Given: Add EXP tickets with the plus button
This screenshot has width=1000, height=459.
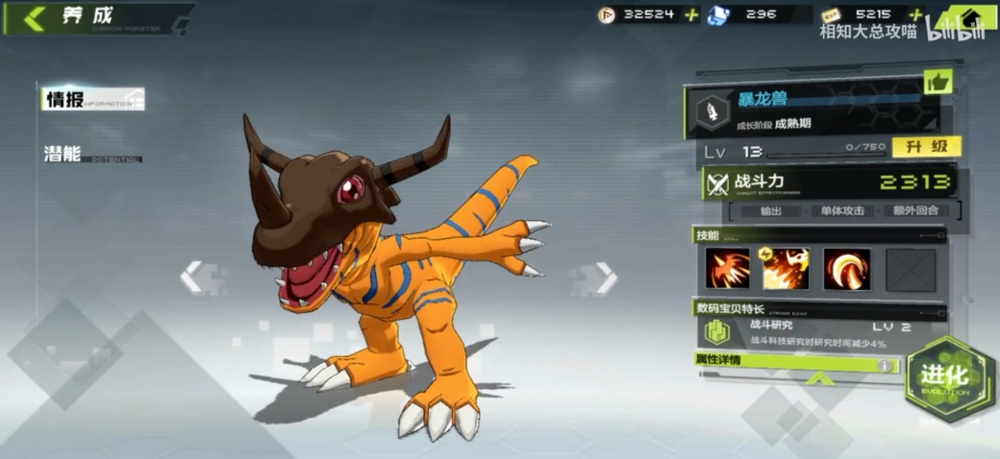Looking at the screenshot, I should [917, 14].
